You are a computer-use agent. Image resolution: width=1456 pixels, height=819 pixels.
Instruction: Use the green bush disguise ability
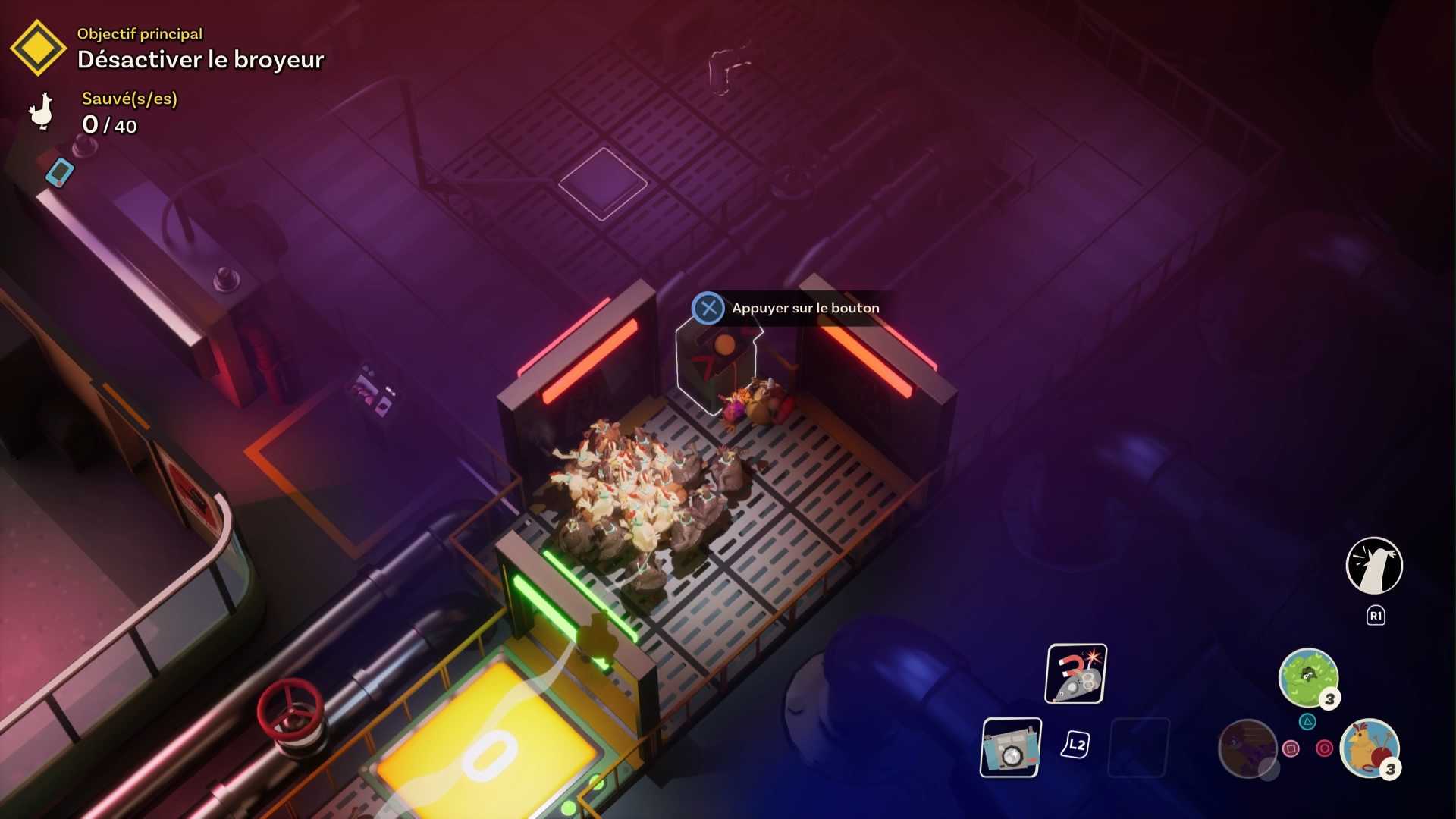(x=1308, y=677)
